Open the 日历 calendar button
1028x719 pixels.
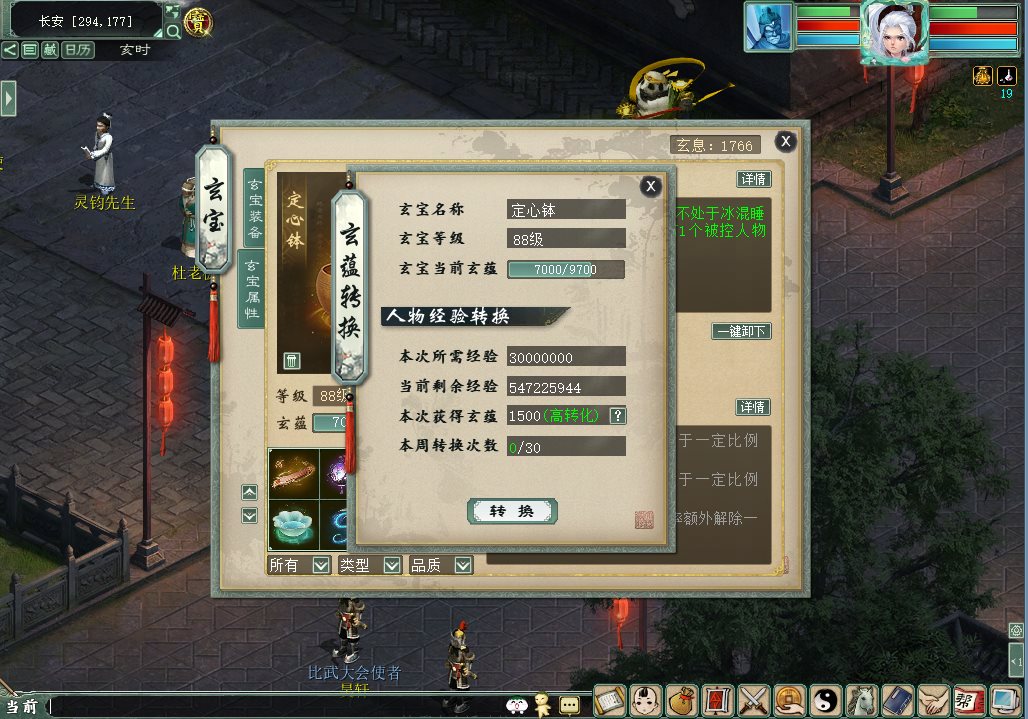tap(78, 49)
